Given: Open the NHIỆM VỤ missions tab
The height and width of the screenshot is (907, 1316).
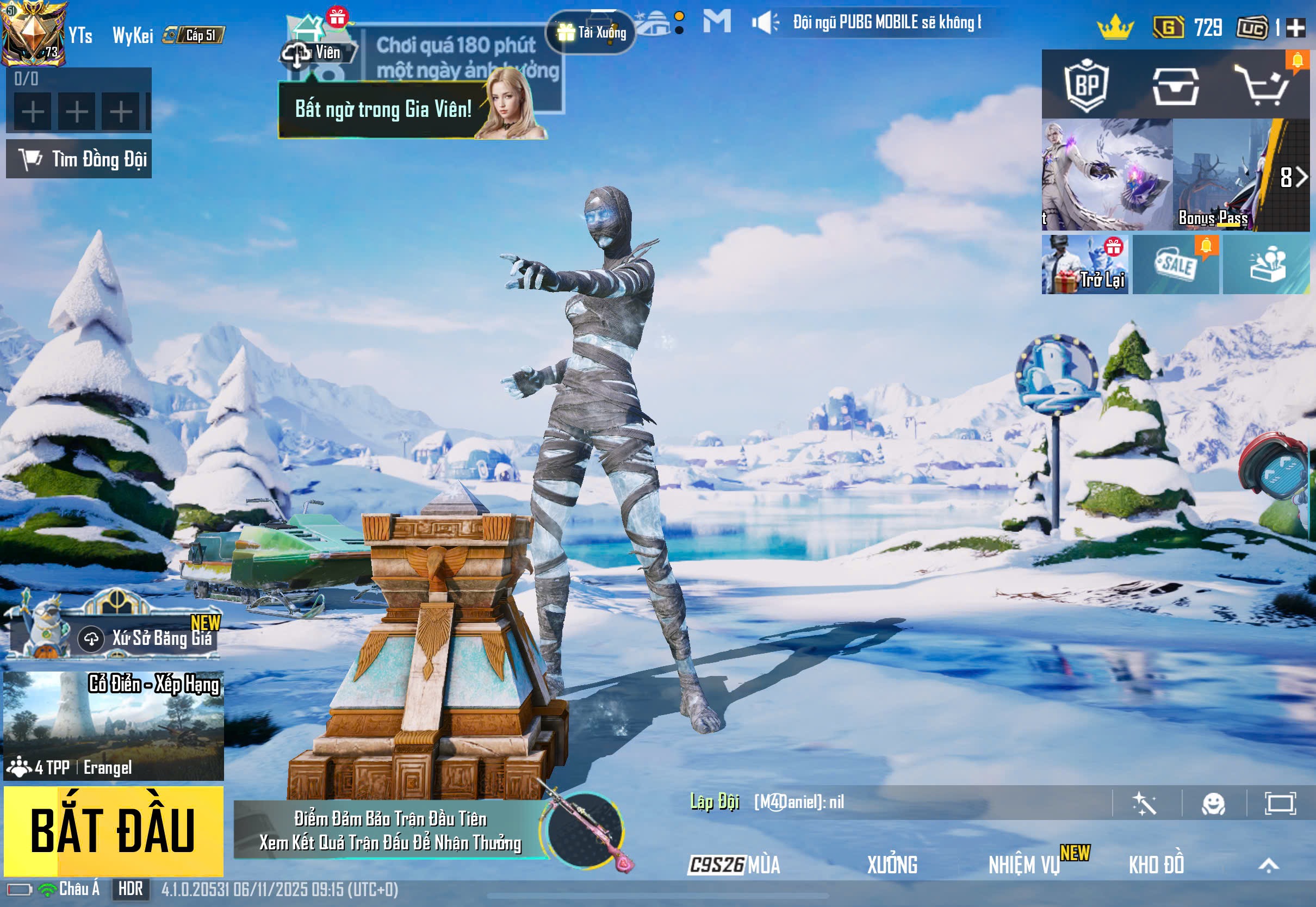Looking at the screenshot, I should tap(1024, 865).
